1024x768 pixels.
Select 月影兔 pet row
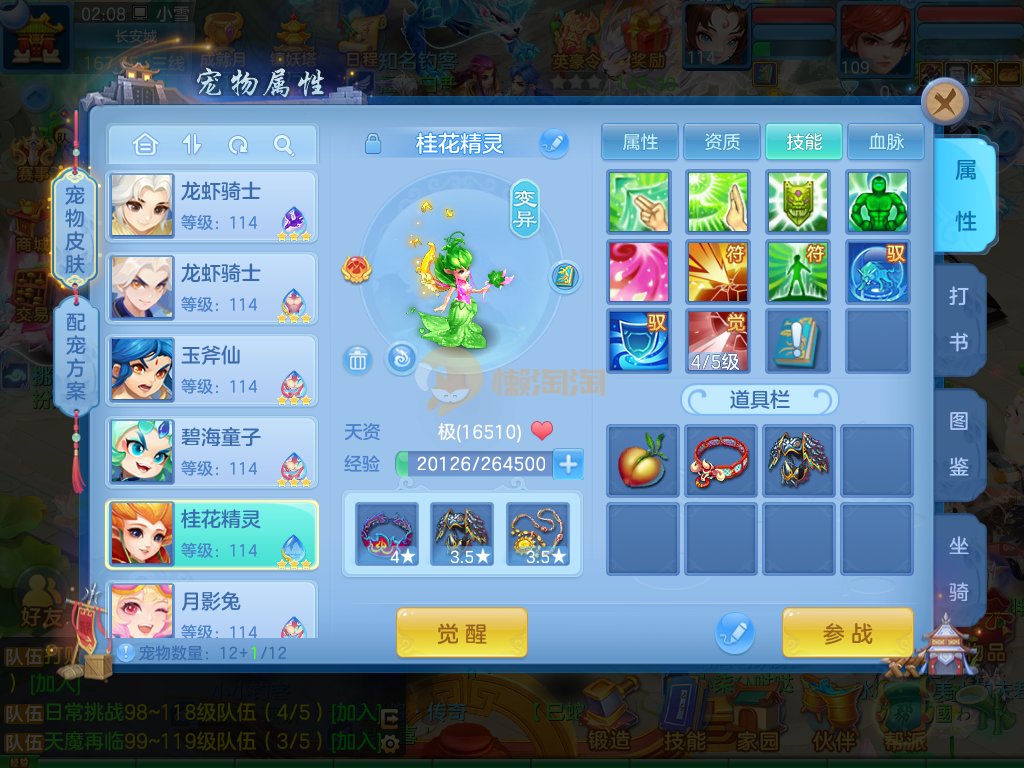point(212,612)
